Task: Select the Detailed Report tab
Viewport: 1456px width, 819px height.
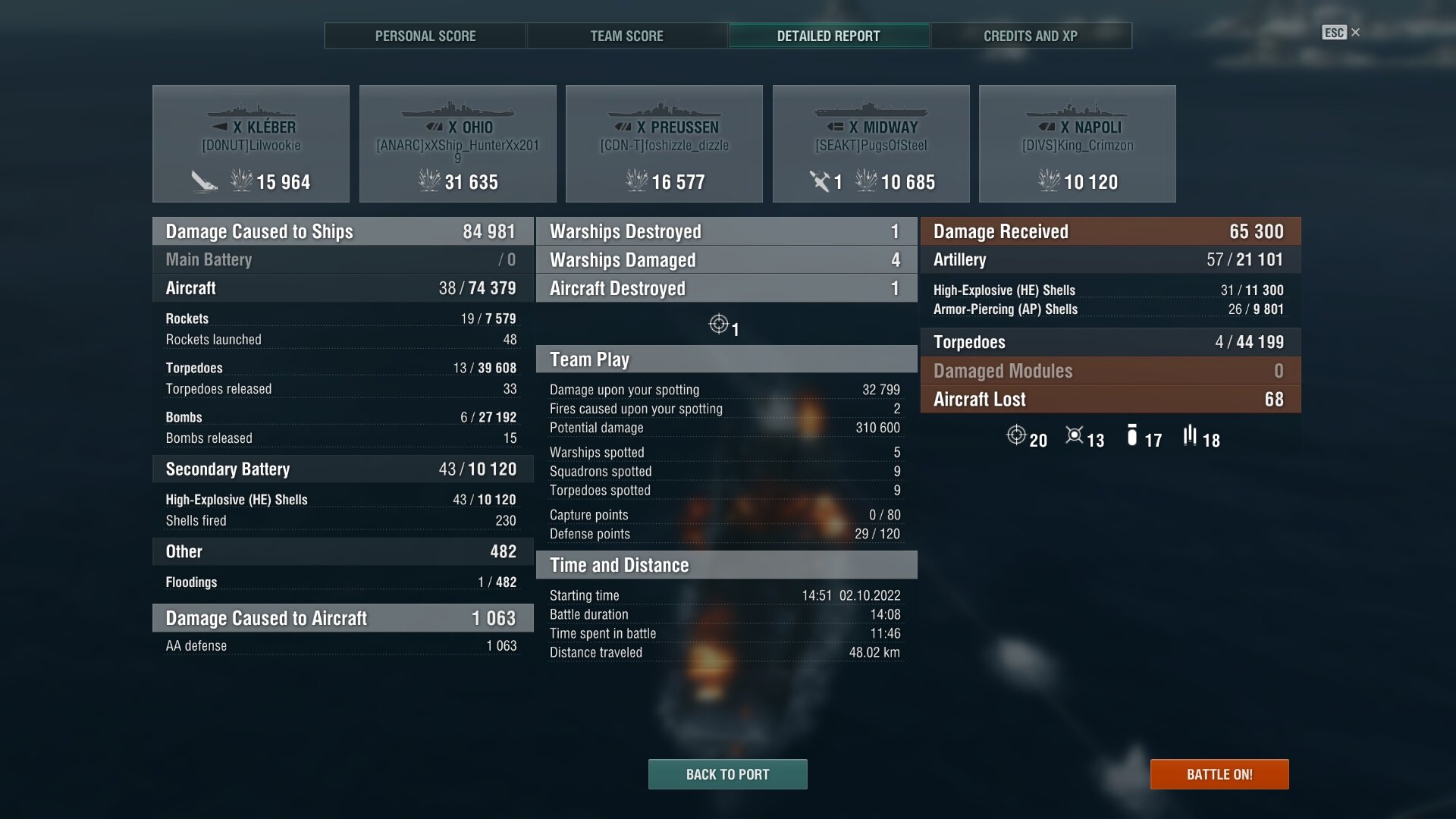Action: pyautogui.click(x=828, y=36)
